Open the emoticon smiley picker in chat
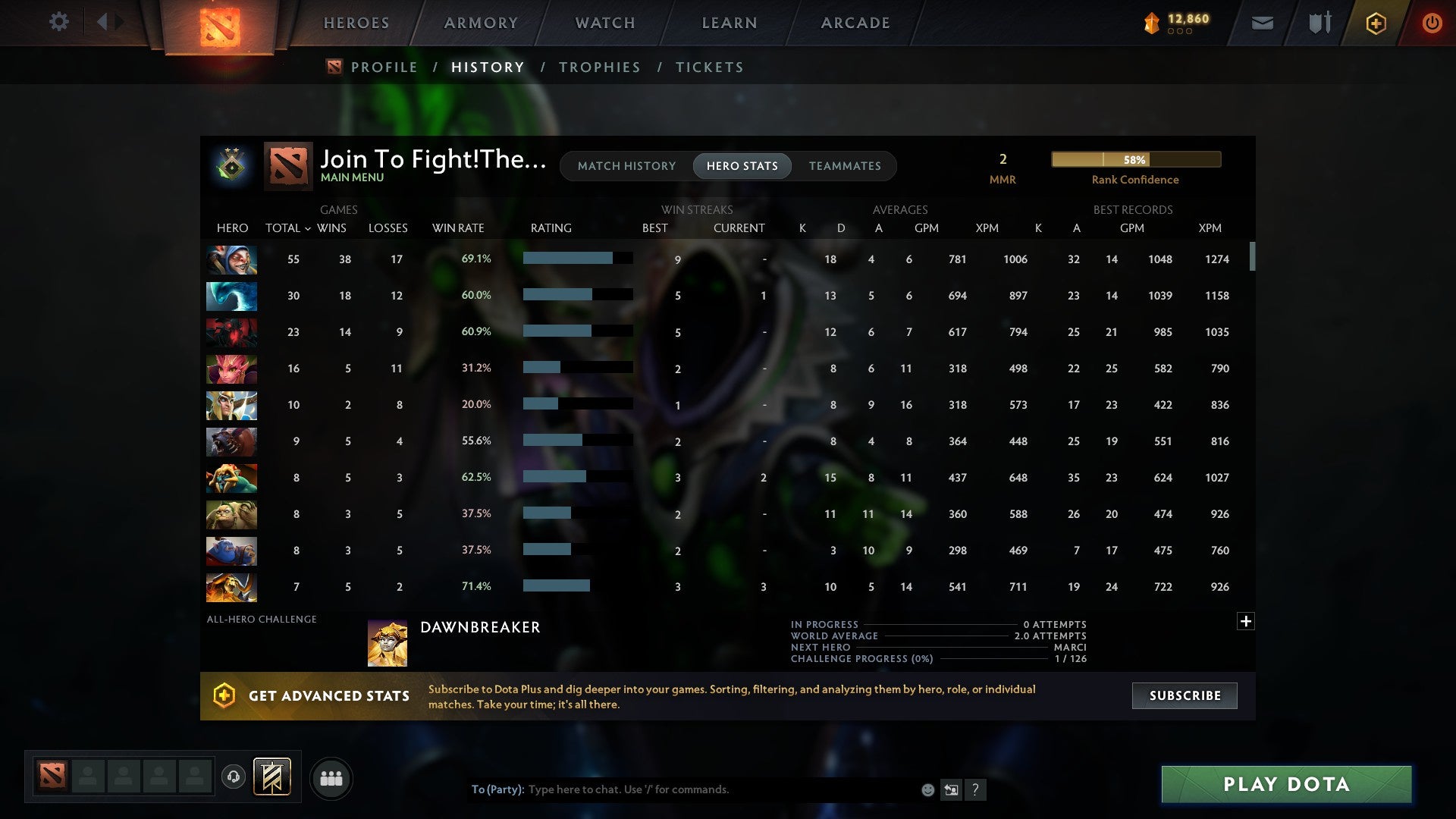The image size is (1456, 819). [927, 789]
